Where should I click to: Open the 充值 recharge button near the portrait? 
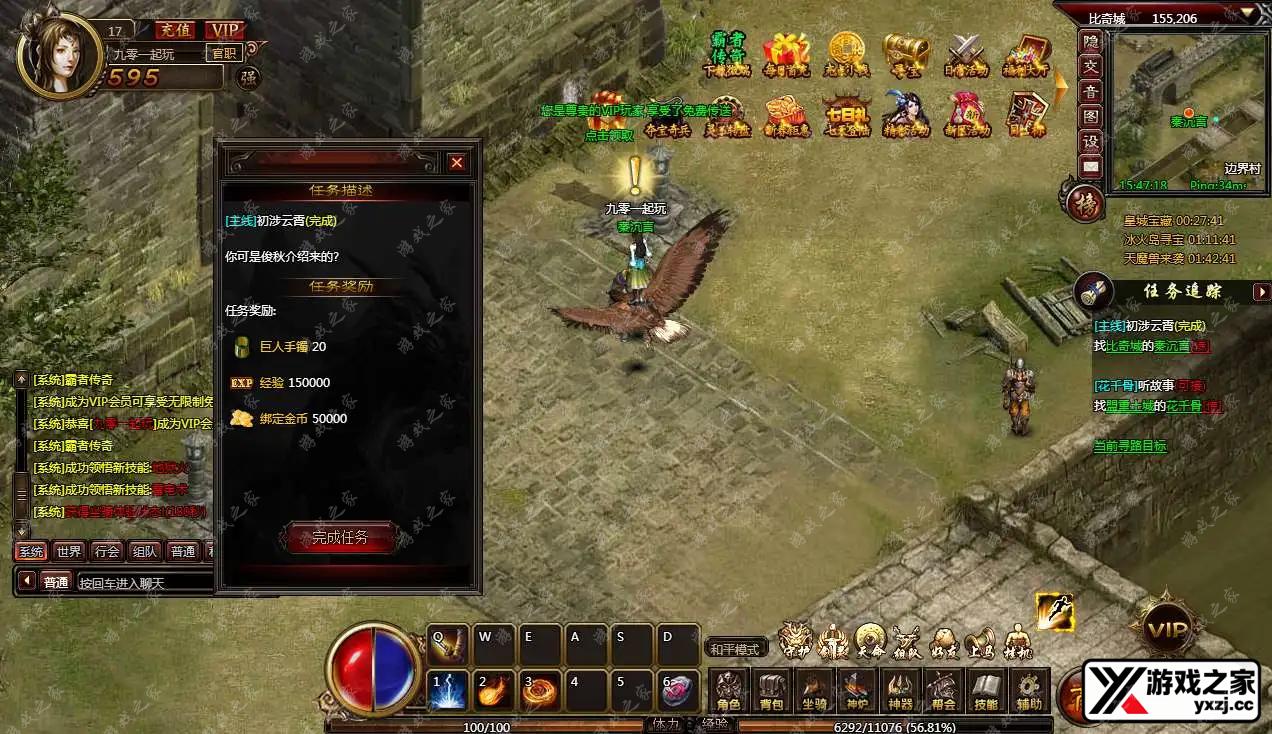coord(175,30)
